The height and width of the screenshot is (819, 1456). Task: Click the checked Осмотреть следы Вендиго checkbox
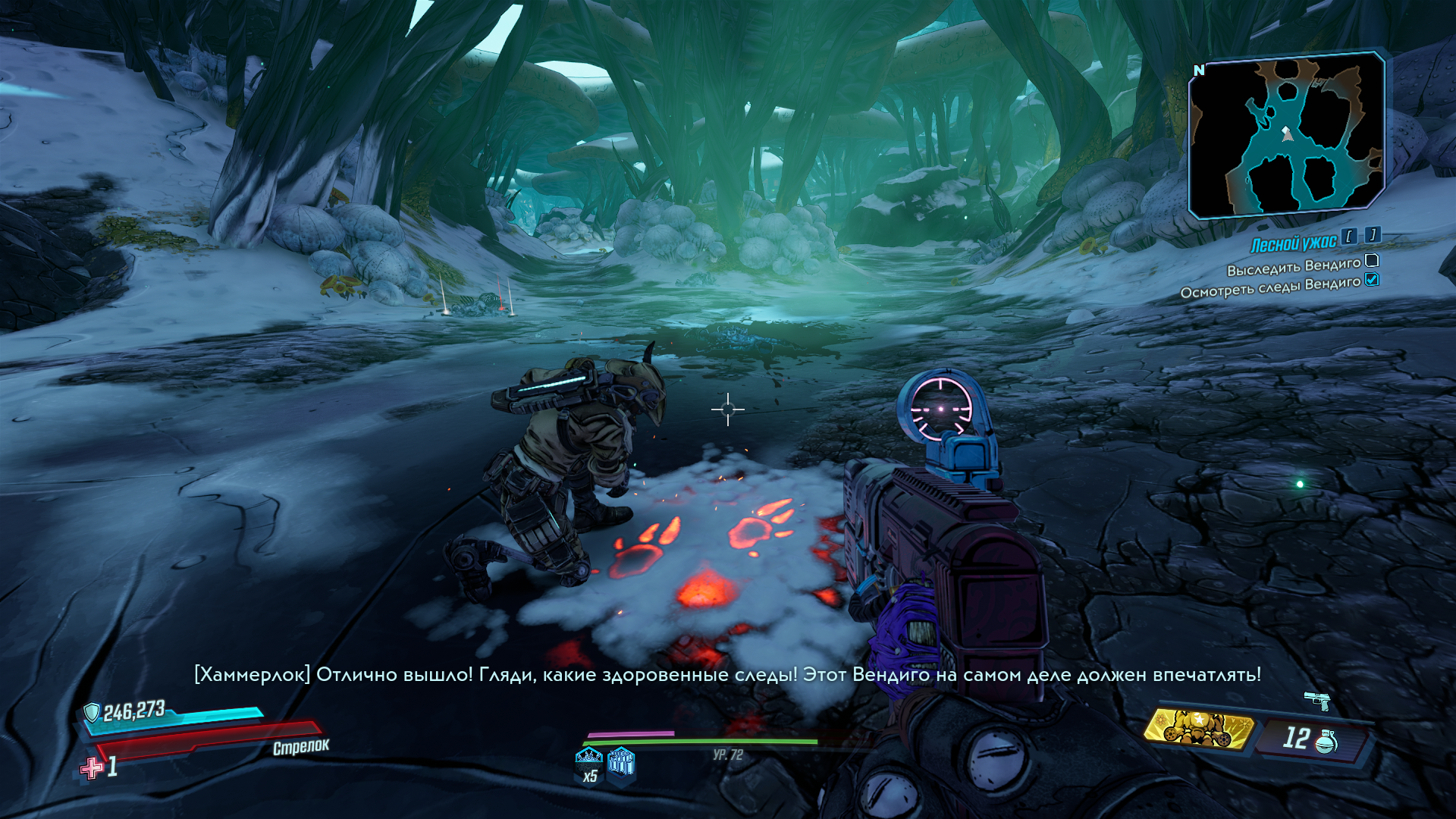click(1372, 280)
